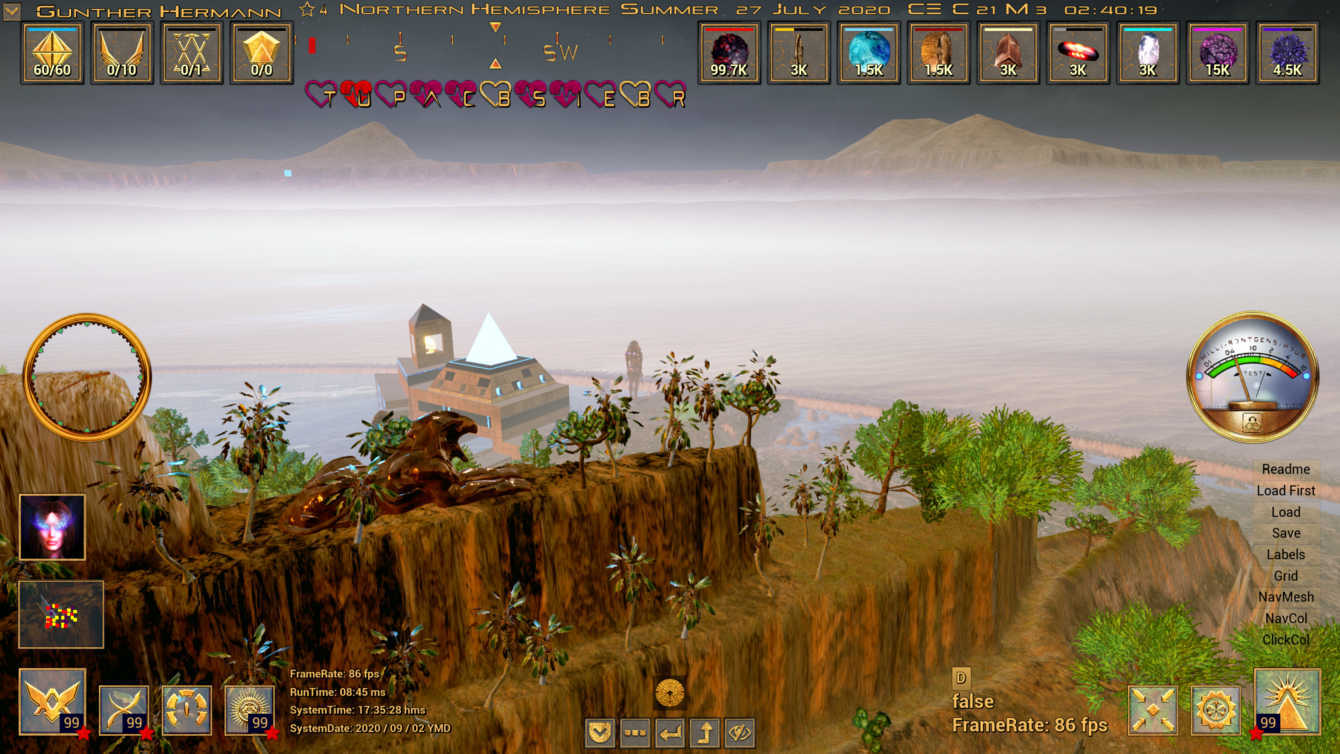Choose Load First from the side menu

tap(1285, 490)
